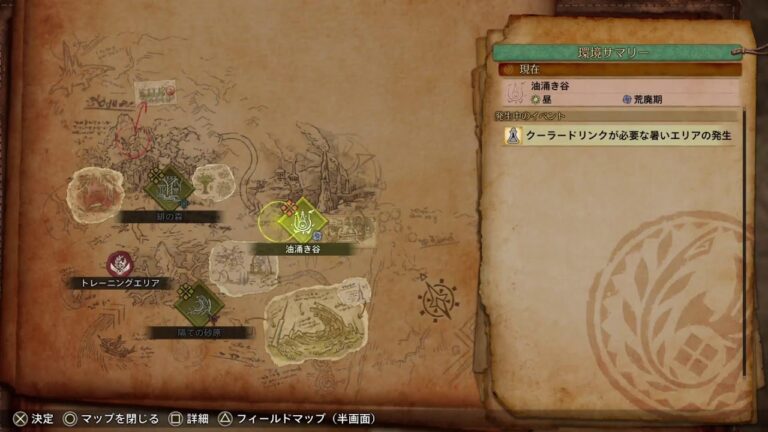Image resolution: width=768 pixels, height=432 pixels.
Task: Select the 緋の森 region marker
Action: (170, 187)
